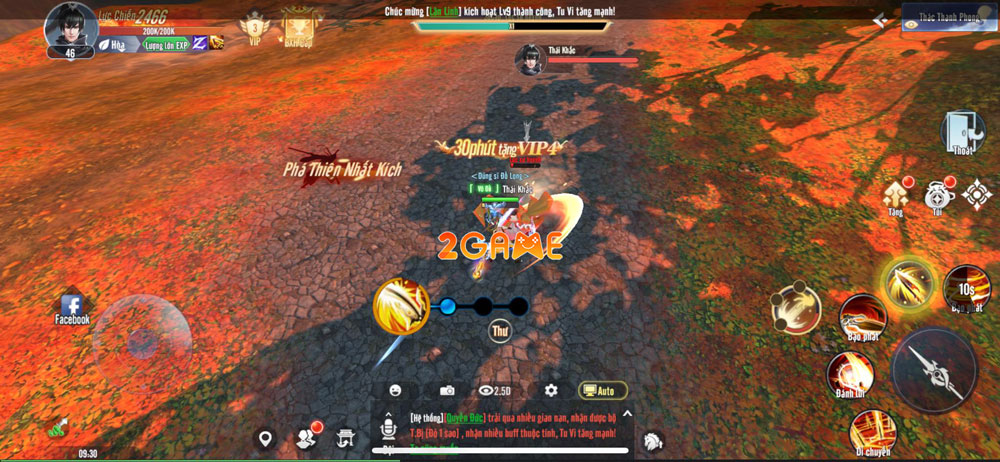
Task: Open the Facebook link icon
Action: [72, 309]
